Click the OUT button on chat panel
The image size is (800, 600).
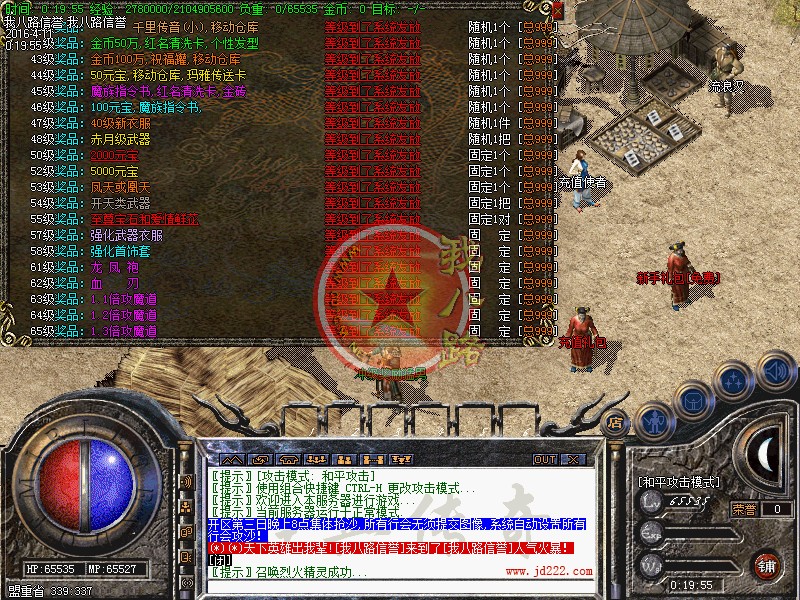pyautogui.click(x=544, y=459)
